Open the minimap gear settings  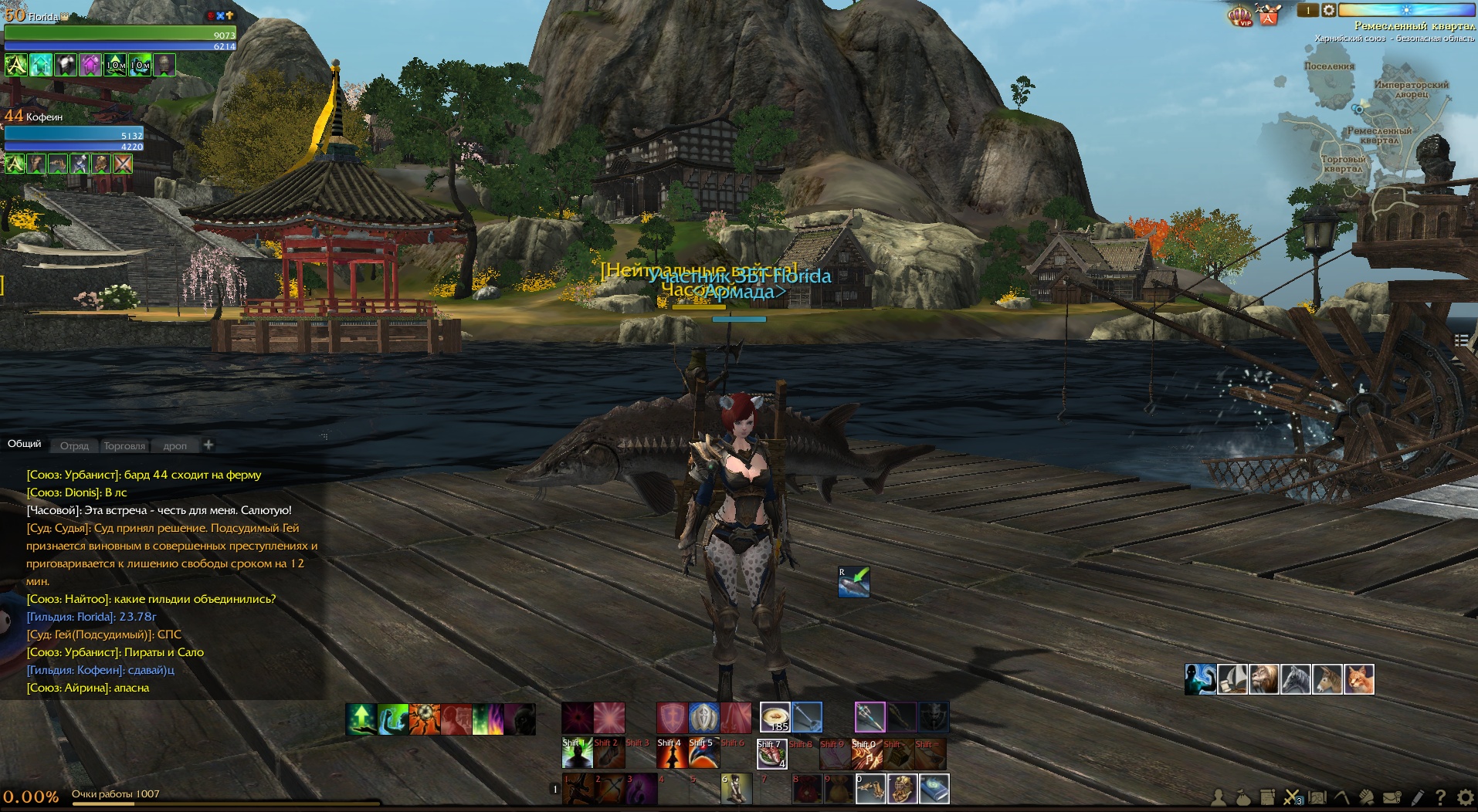(1328, 10)
